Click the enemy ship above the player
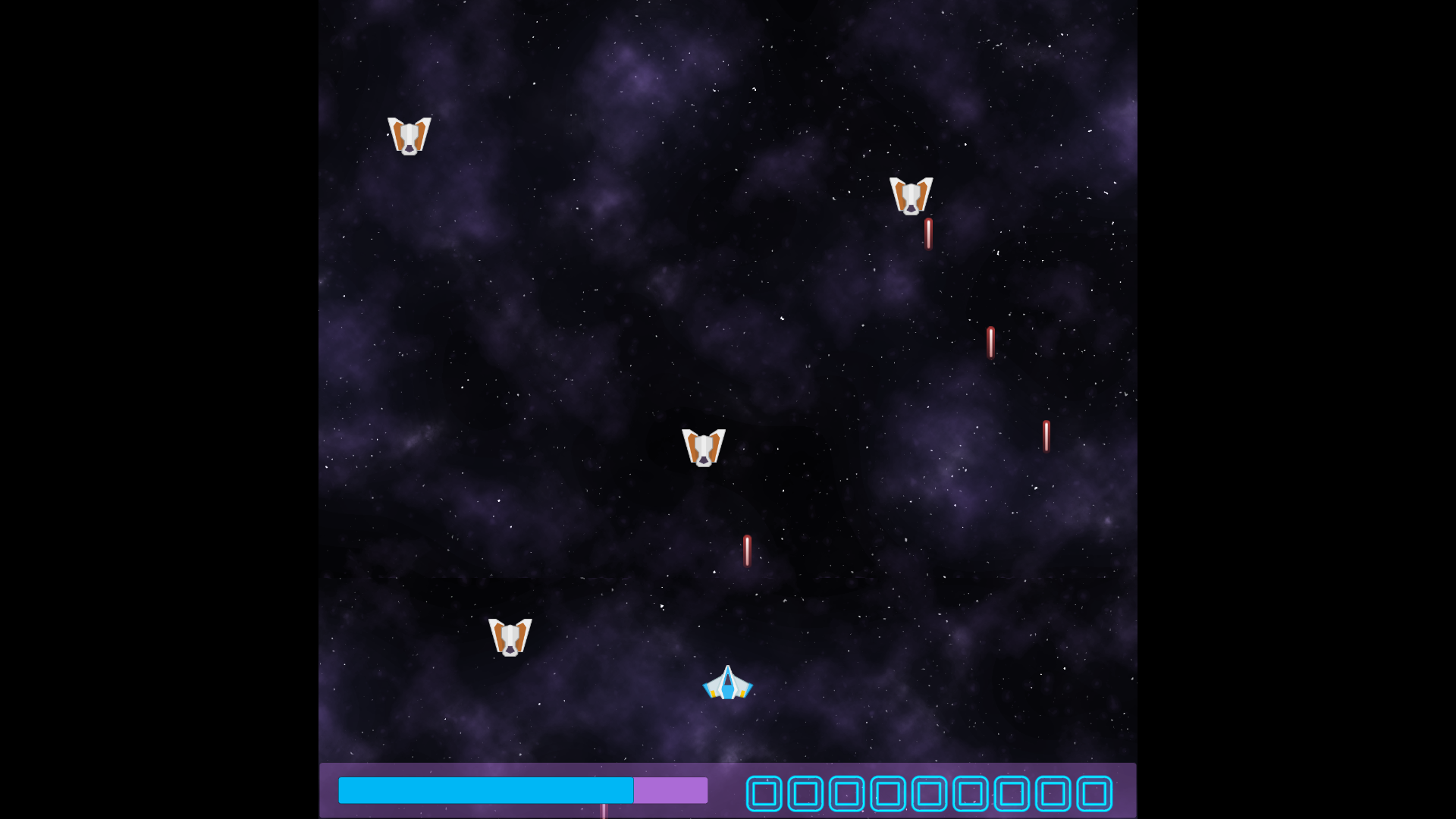 coord(510,637)
